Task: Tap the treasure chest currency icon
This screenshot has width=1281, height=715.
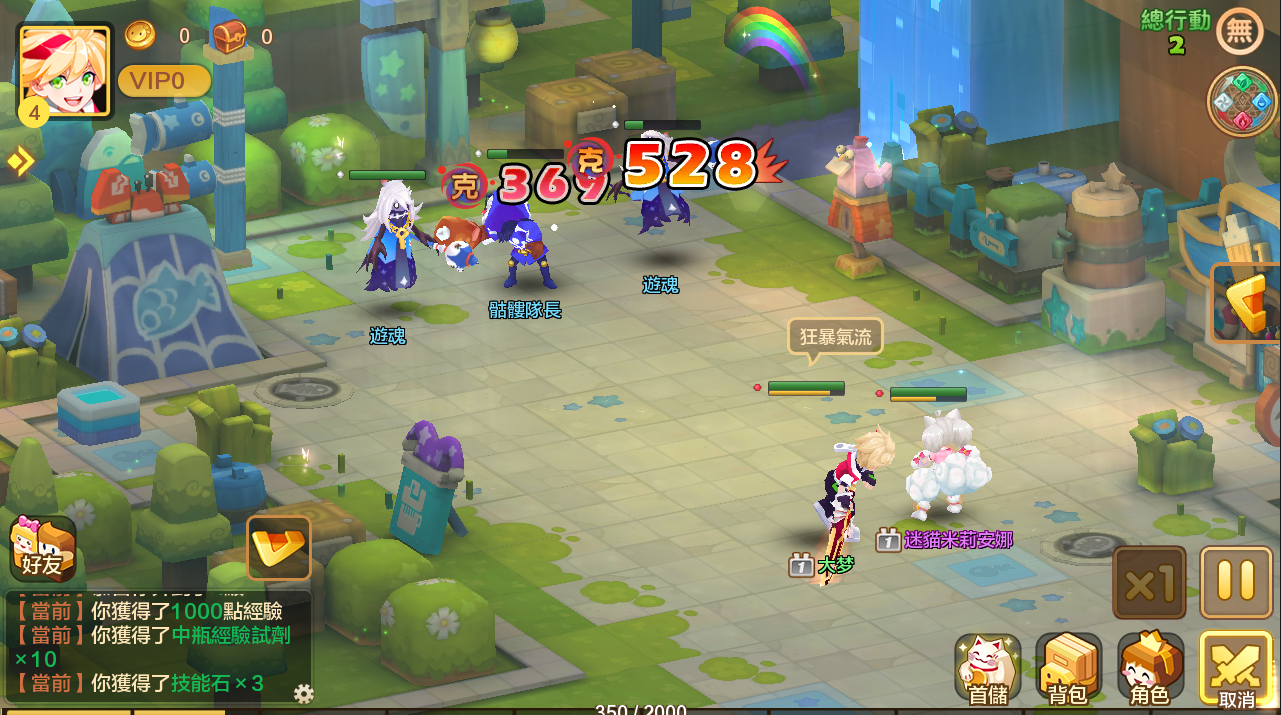Action: [x=229, y=37]
